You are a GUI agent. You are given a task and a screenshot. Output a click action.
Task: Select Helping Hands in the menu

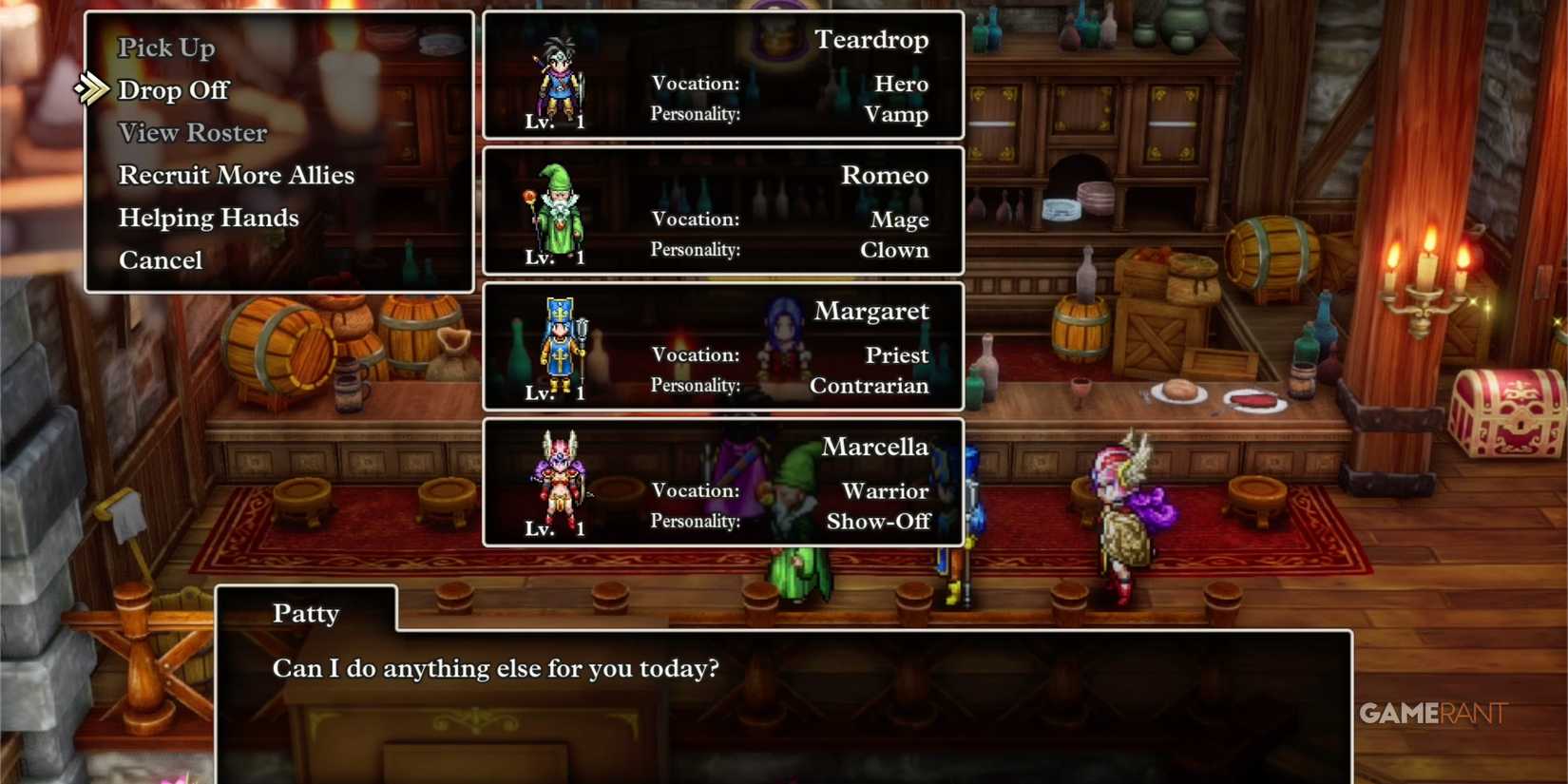pos(208,217)
